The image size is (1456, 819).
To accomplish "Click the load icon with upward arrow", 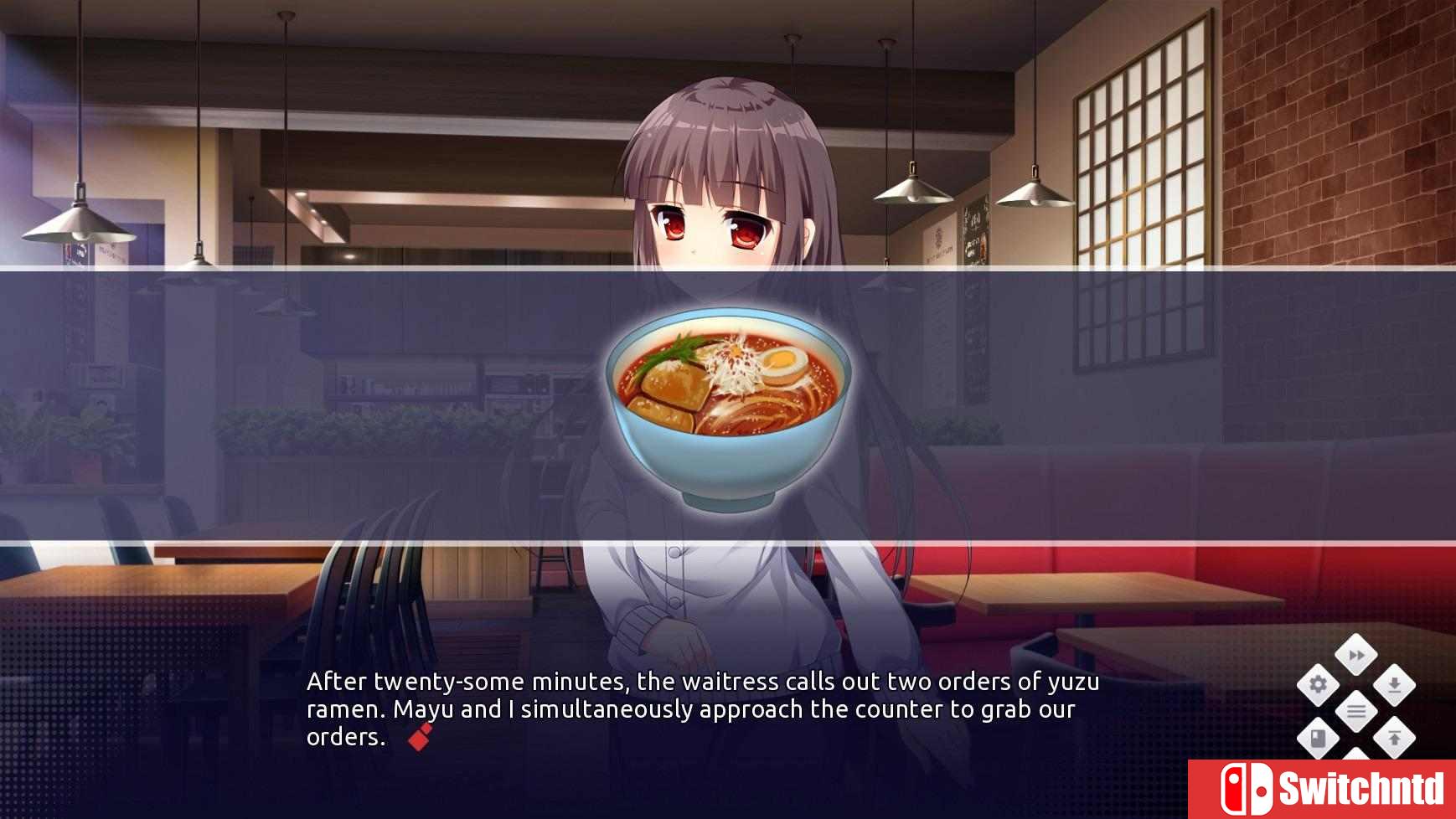I will coord(1394,739).
